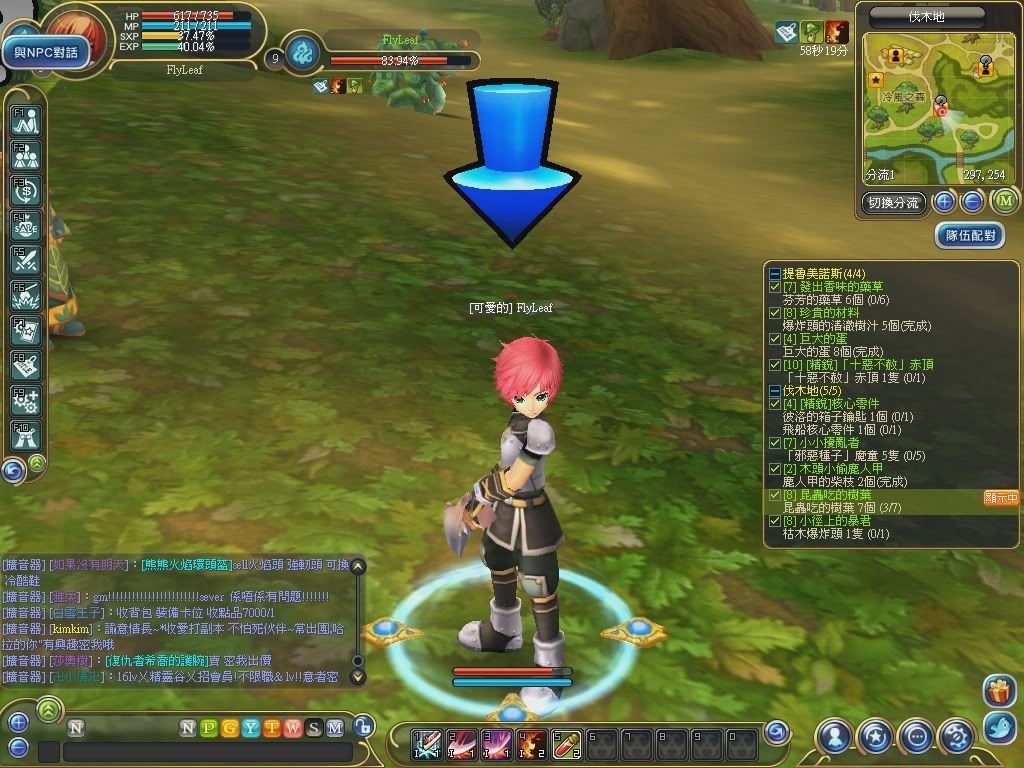Open the gift box icon
1024x768 pixels.
pos(998,690)
